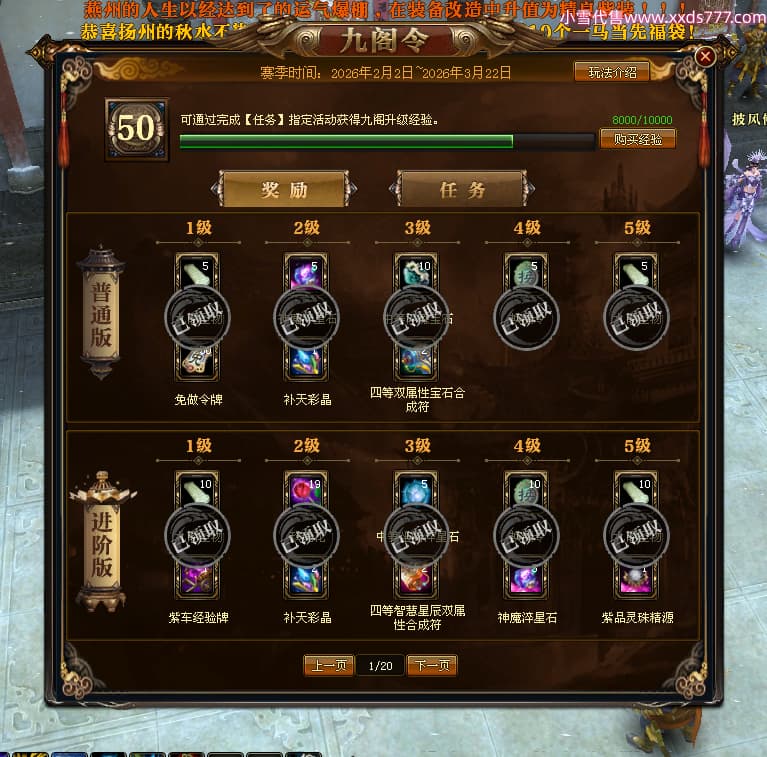
Task: Go to previous page with 上一页
Action: coord(329,665)
